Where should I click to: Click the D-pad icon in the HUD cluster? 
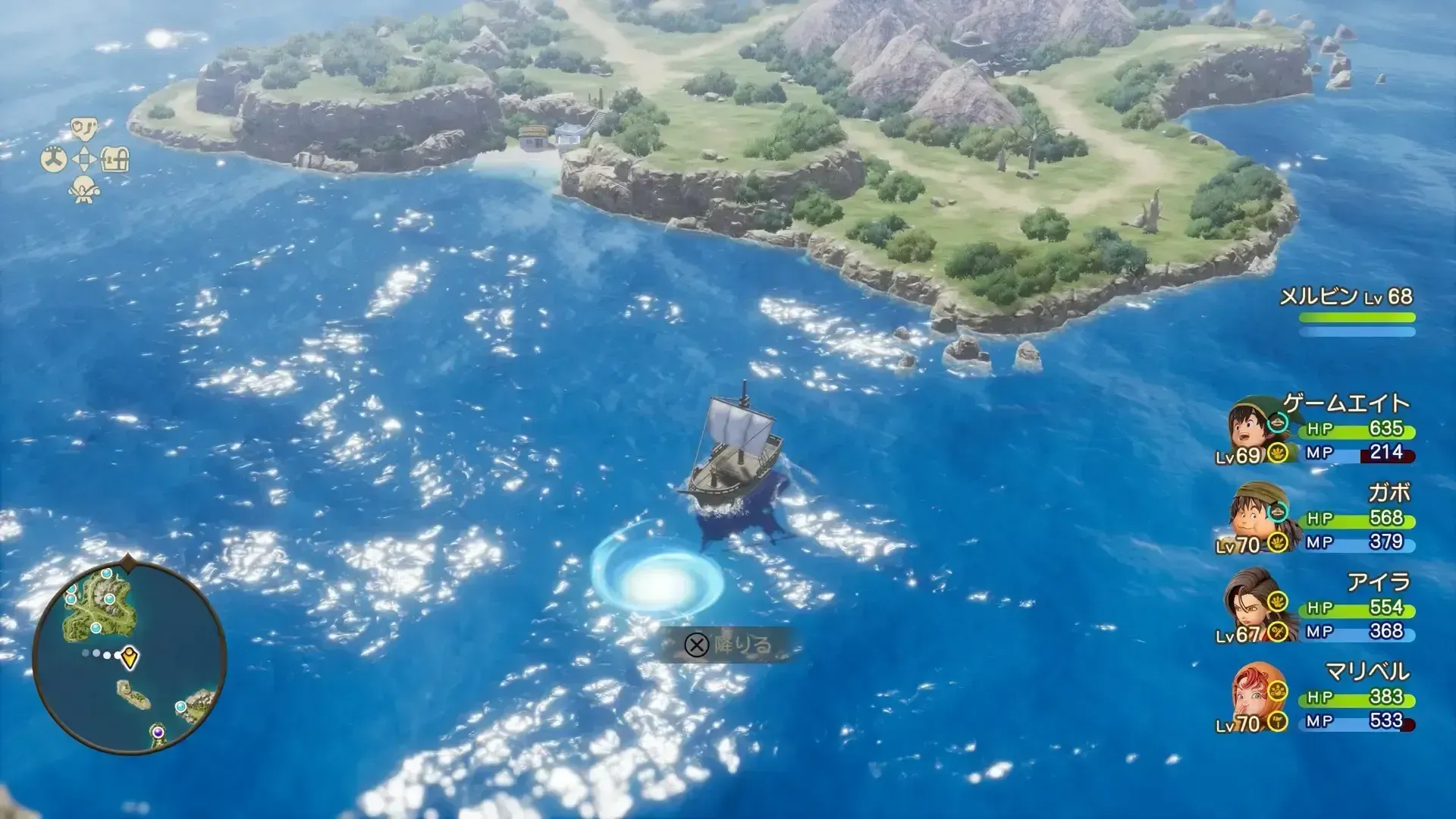(83, 158)
